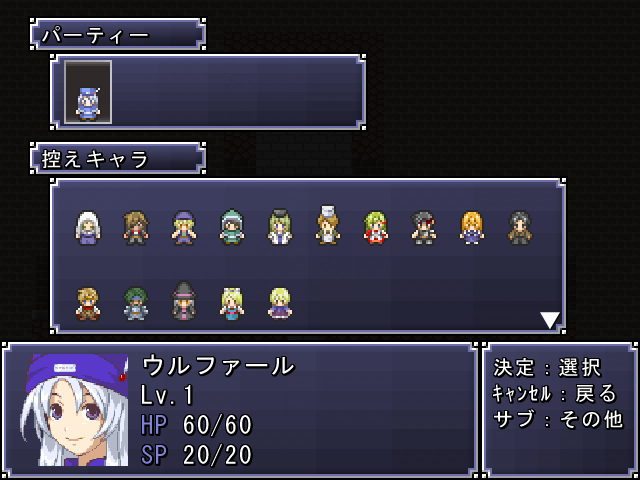Select the dark green-haired armored character
Viewport: 640px width, 480px height.
pos(136,303)
